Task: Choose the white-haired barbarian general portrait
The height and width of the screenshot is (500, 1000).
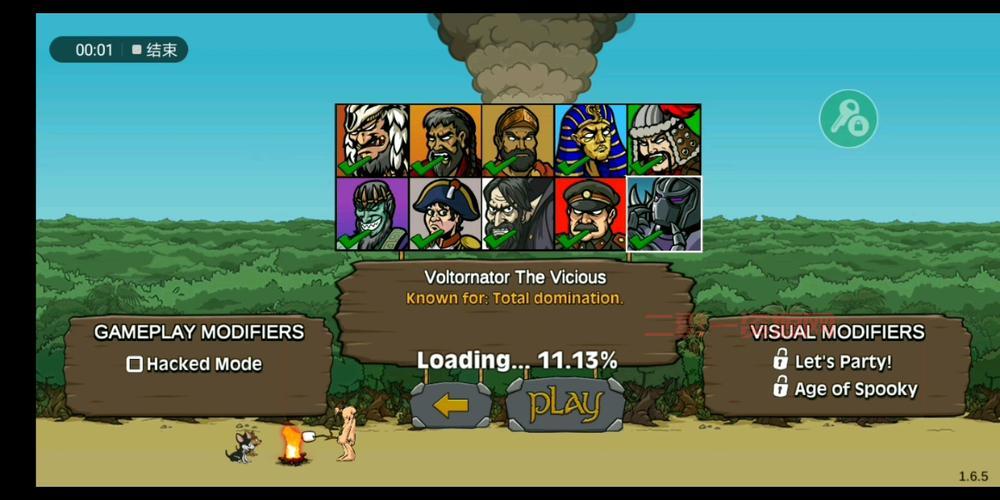Action: click(372, 140)
